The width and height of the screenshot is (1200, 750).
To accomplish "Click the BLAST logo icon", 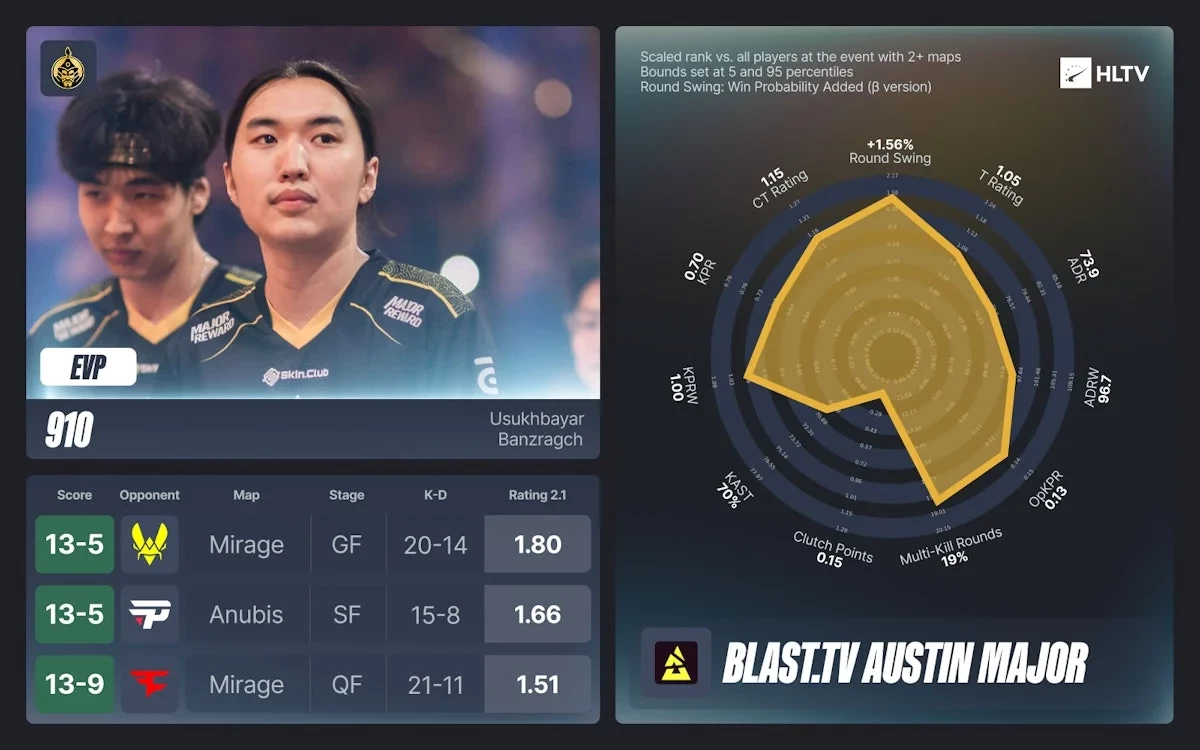I will click(x=676, y=662).
